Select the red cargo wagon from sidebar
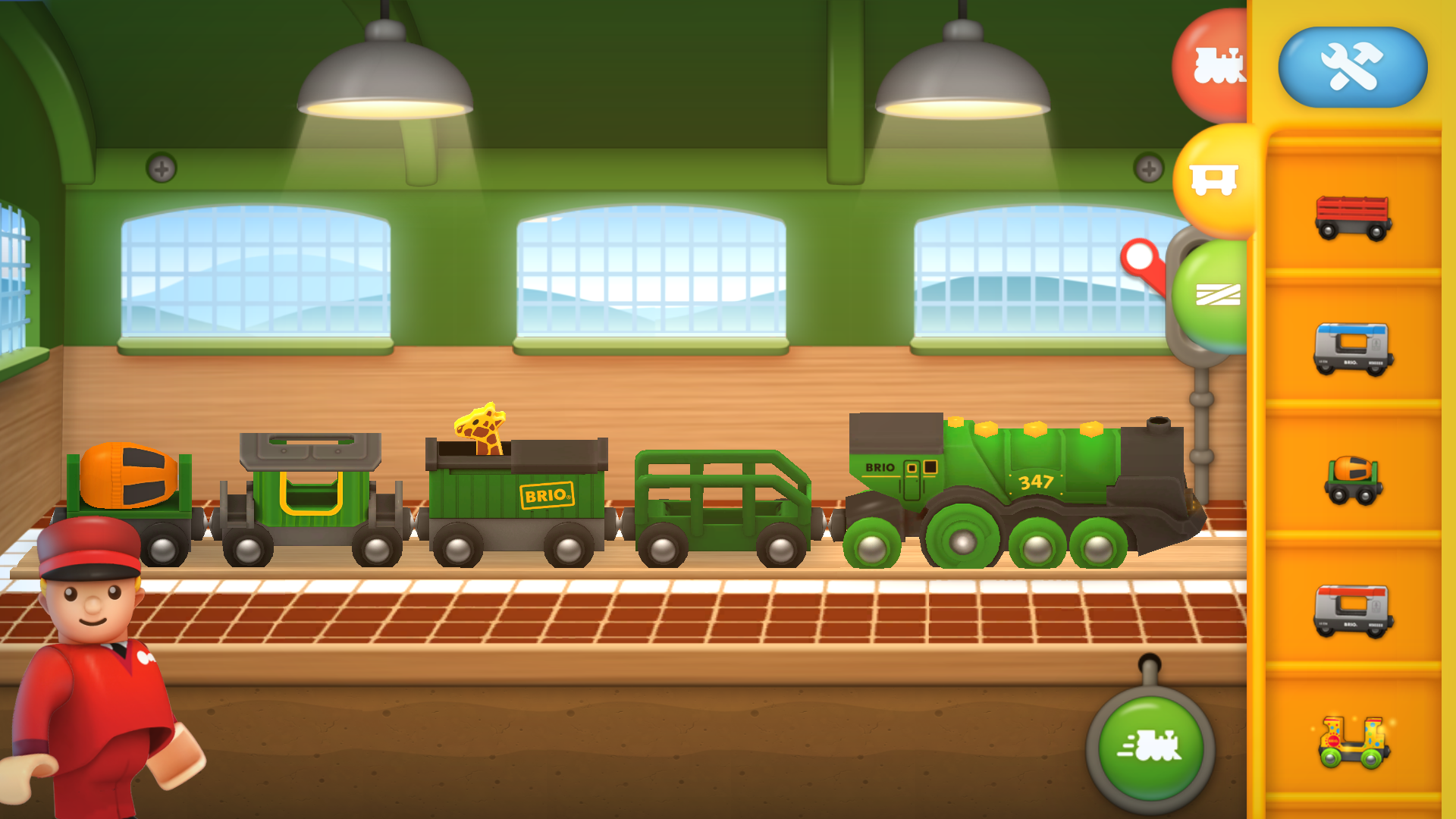The image size is (1456, 819). coord(1355,219)
